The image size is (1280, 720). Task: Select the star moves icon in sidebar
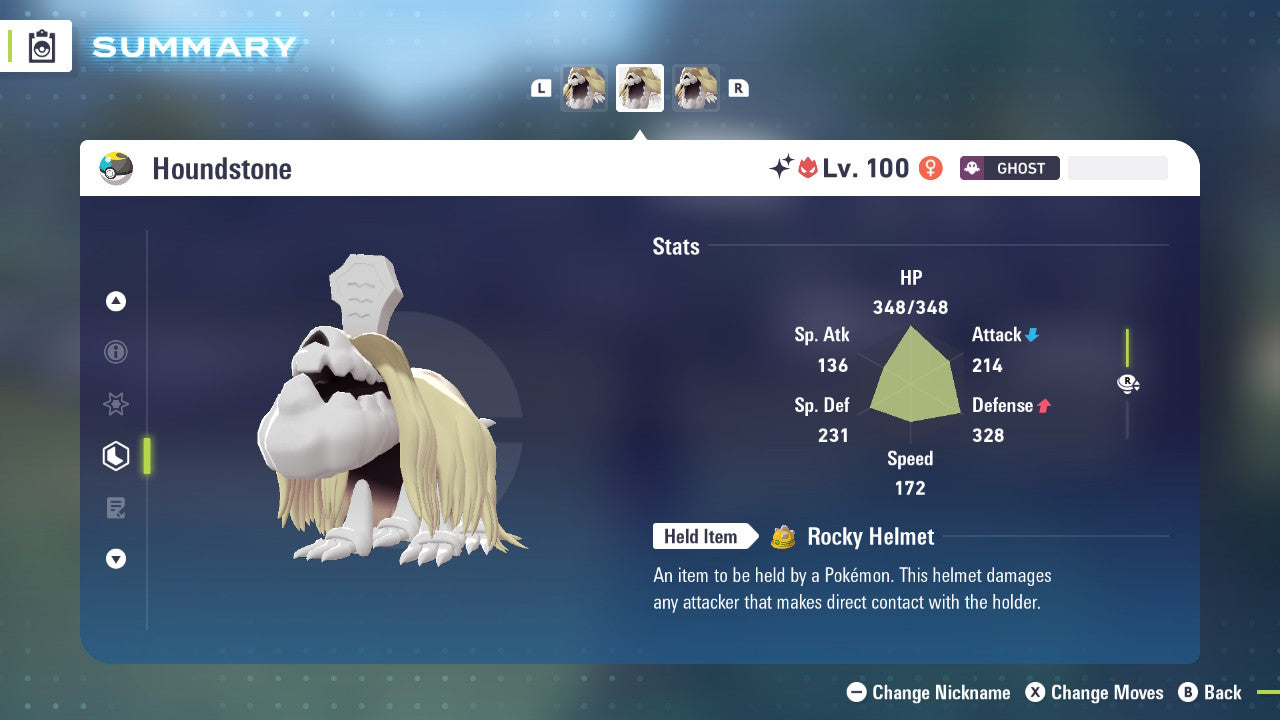[x=116, y=404]
